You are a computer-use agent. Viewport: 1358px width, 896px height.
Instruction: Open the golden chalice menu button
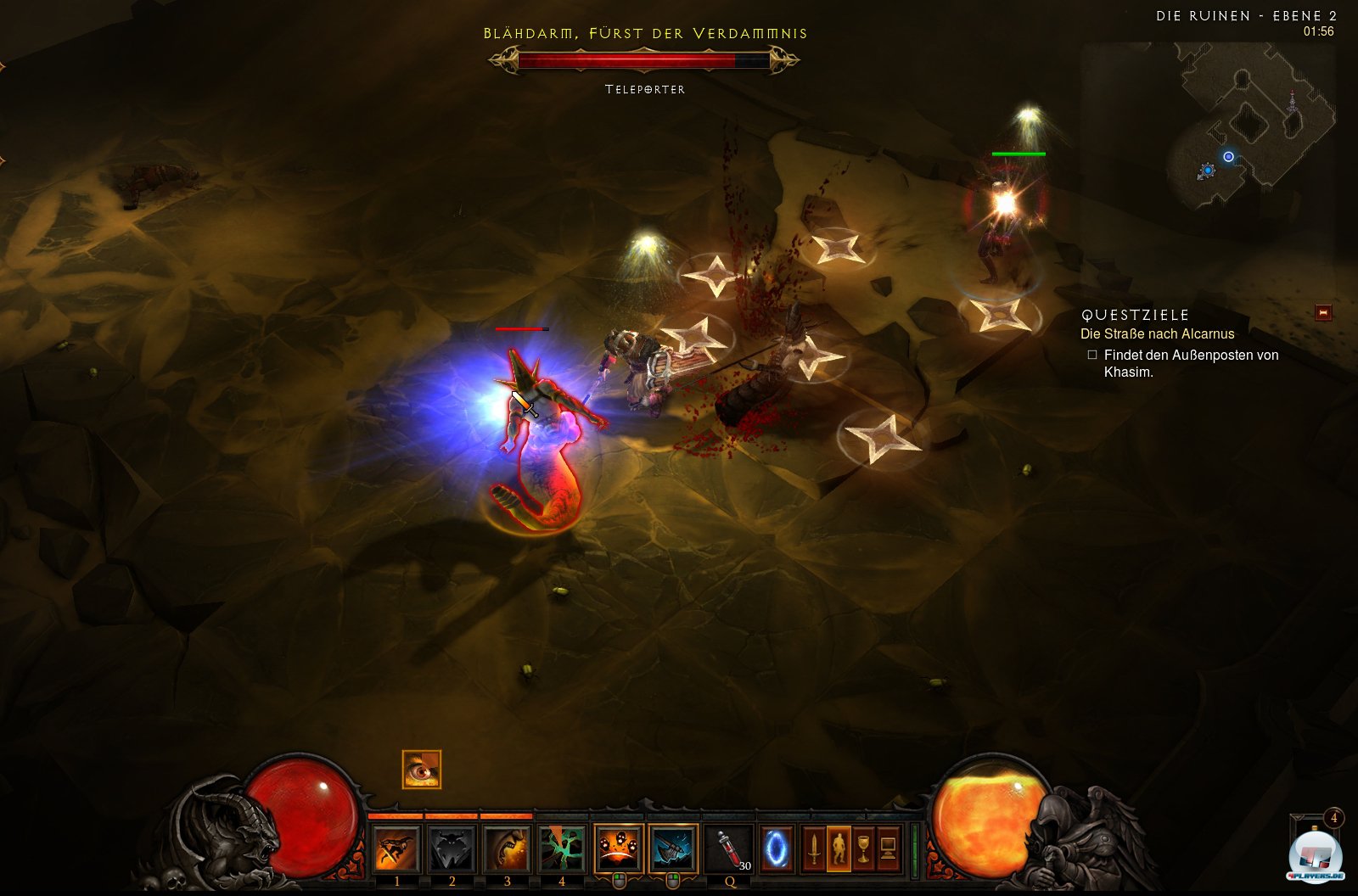click(x=863, y=848)
